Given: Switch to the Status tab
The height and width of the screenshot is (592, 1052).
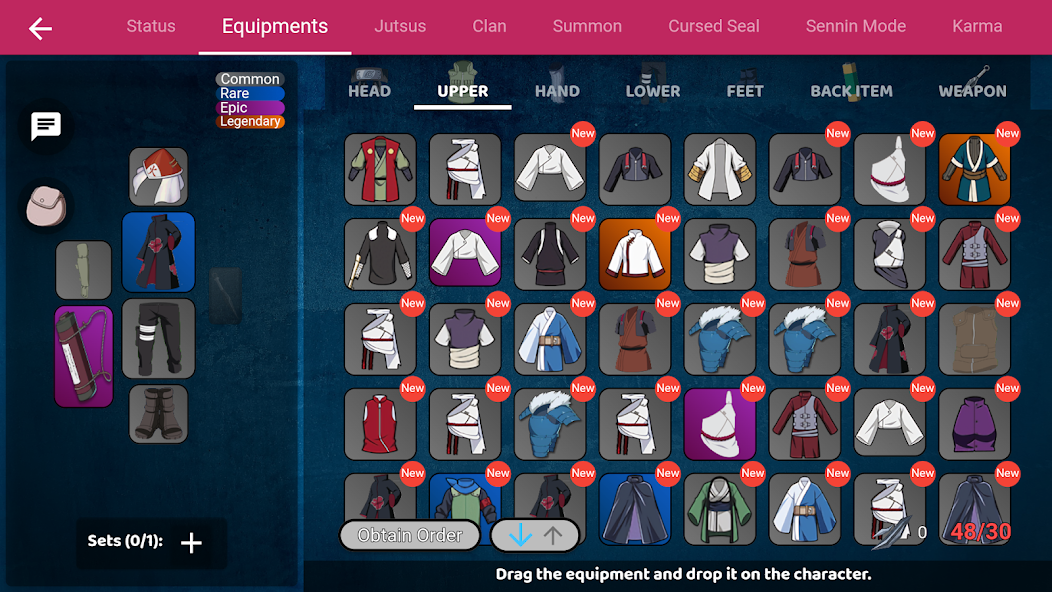Looking at the screenshot, I should (151, 27).
